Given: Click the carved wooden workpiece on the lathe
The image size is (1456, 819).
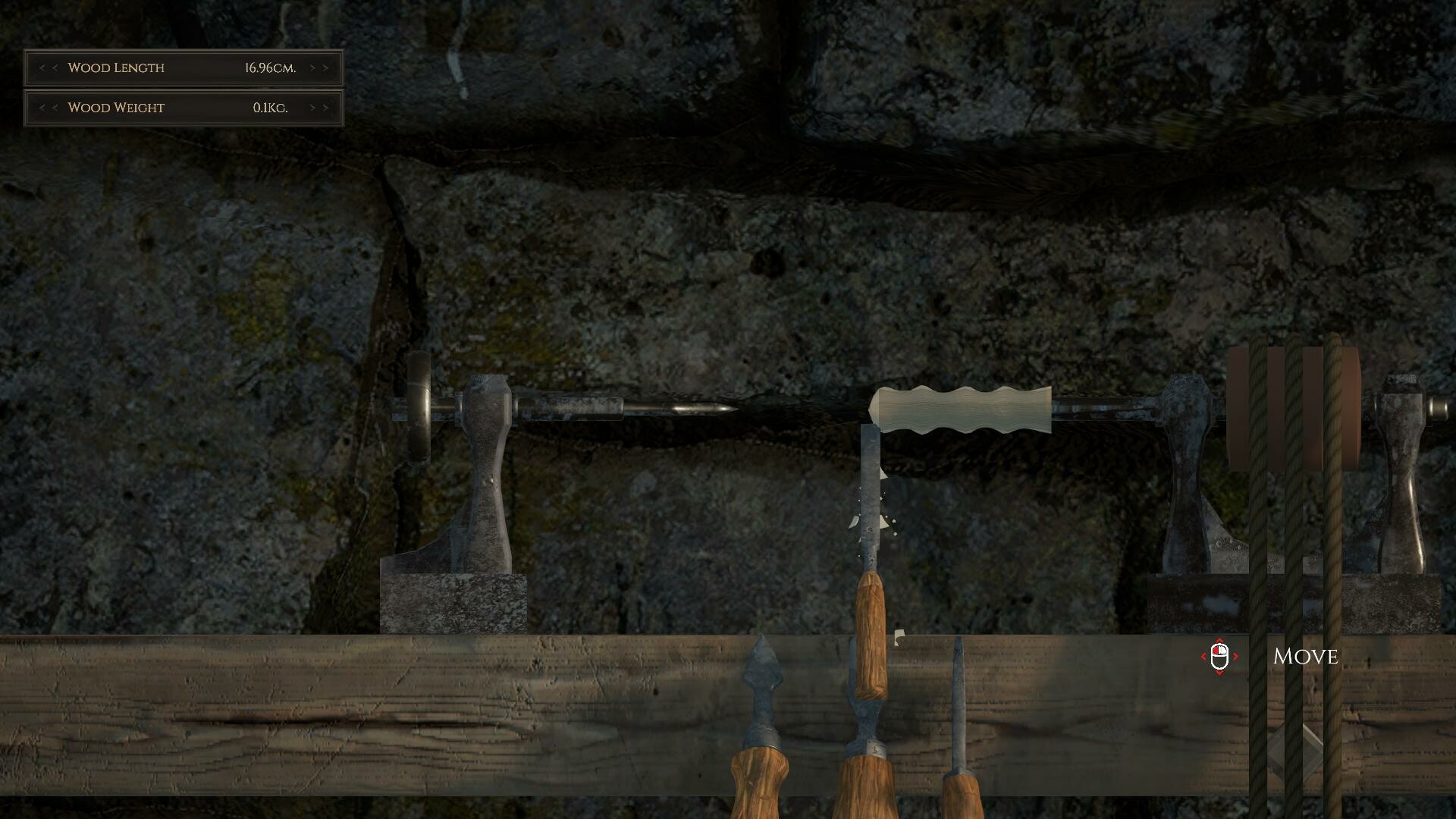Looking at the screenshot, I should [959, 409].
